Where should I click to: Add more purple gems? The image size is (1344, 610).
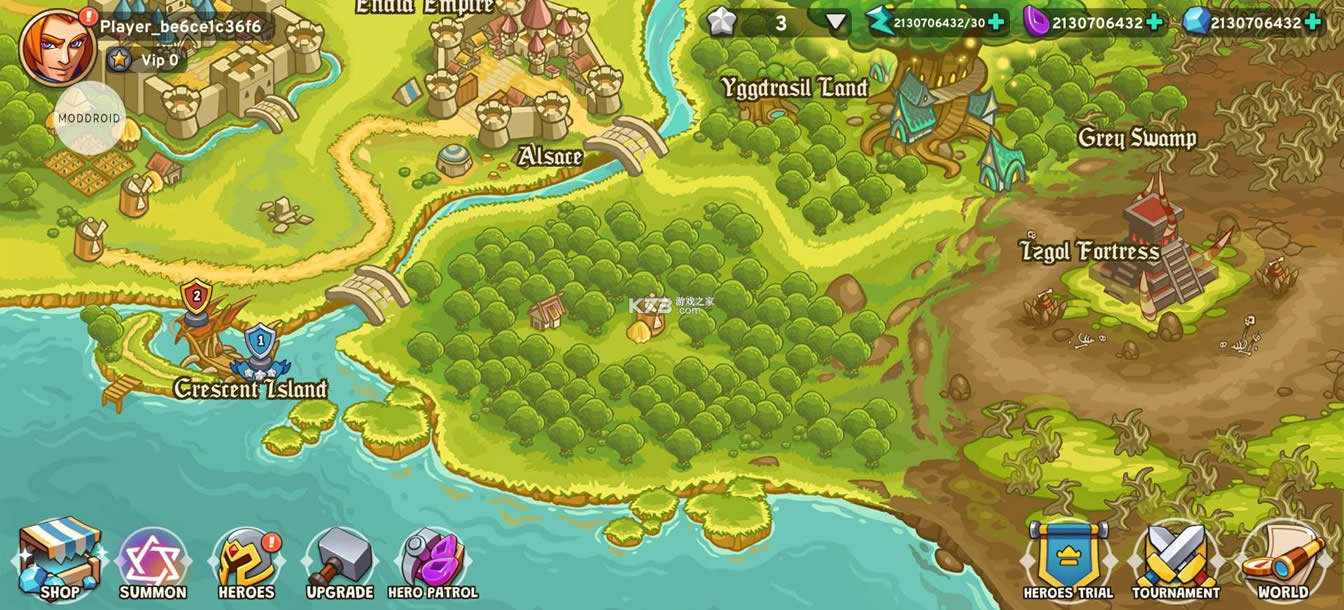tap(1154, 22)
